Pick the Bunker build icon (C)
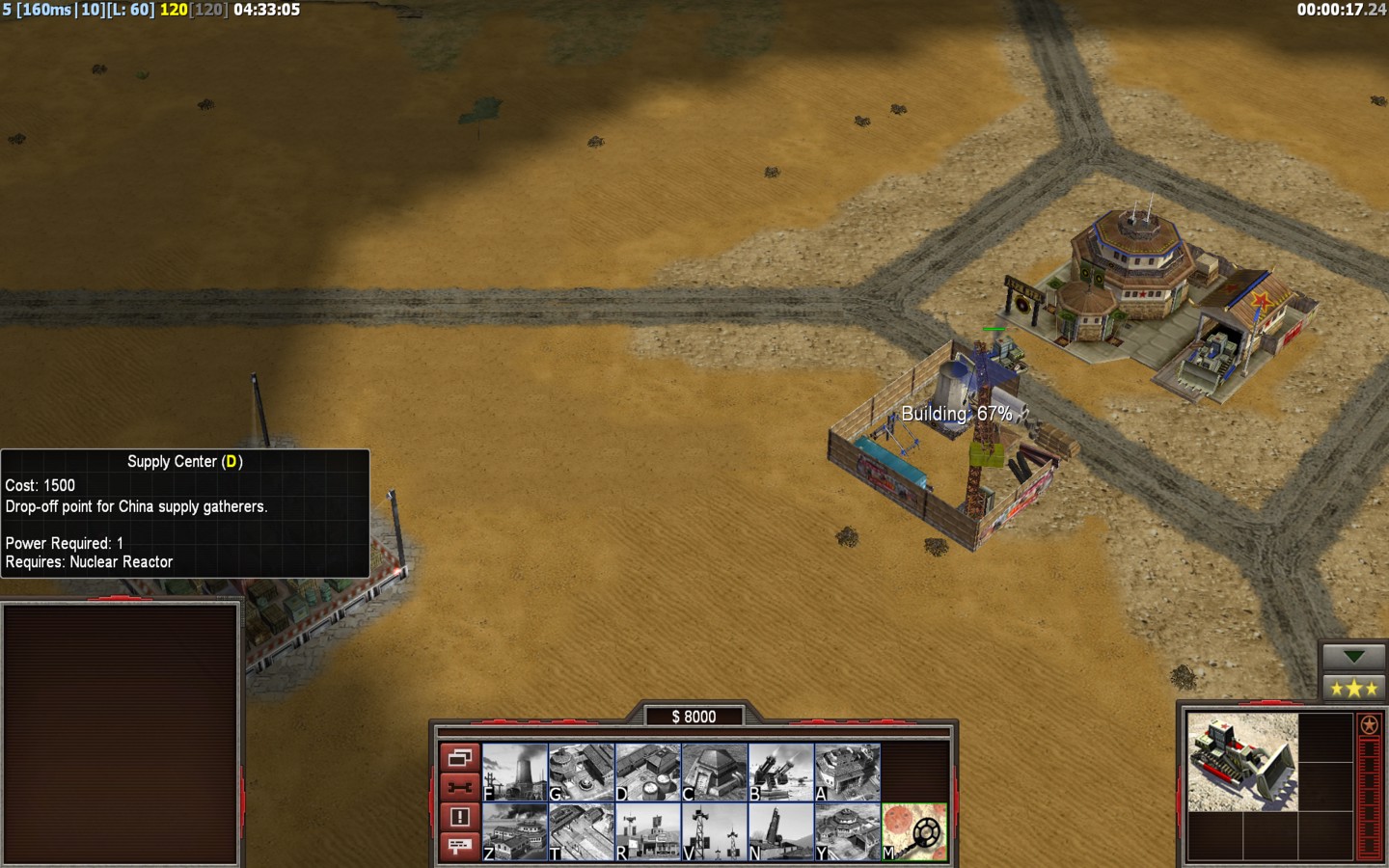 (x=715, y=772)
